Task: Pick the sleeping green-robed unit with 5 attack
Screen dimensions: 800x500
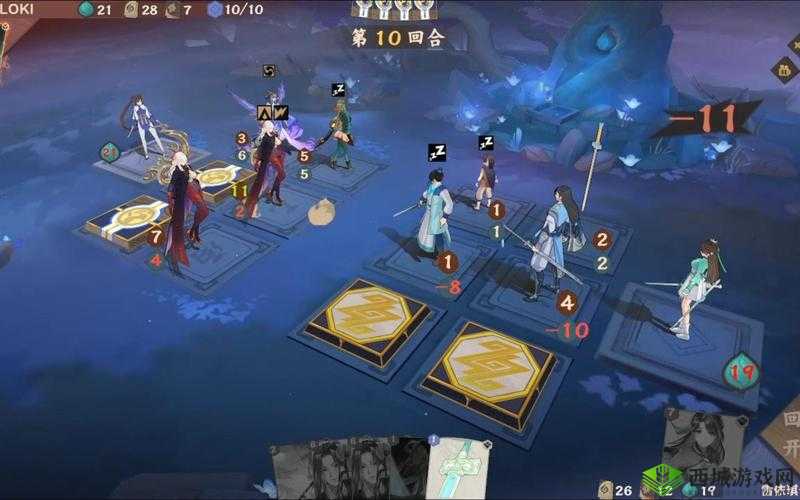Action: [340, 133]
